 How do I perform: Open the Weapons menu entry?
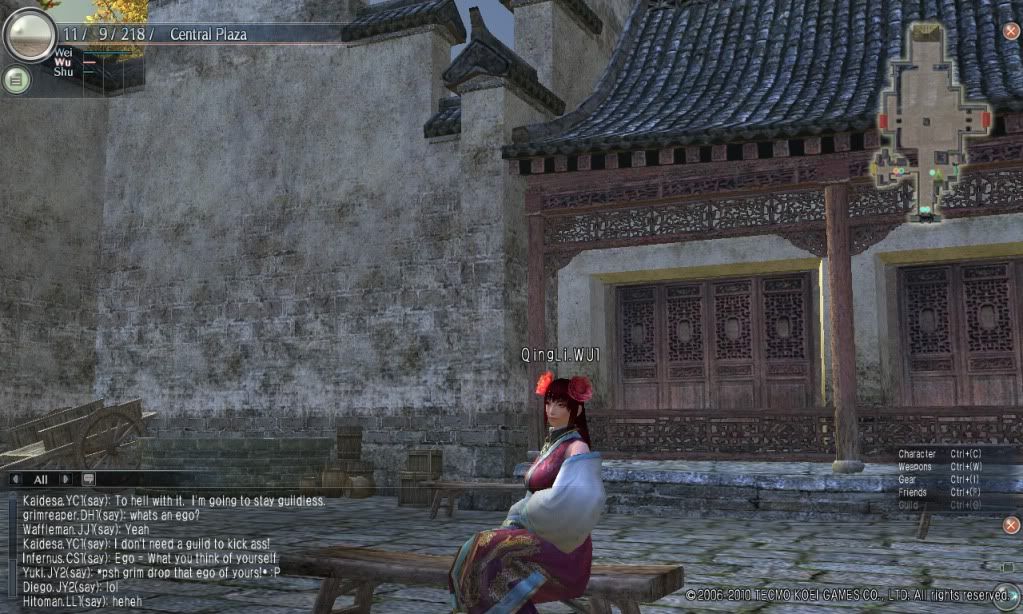pyautogui.click(x=915, y=467)
